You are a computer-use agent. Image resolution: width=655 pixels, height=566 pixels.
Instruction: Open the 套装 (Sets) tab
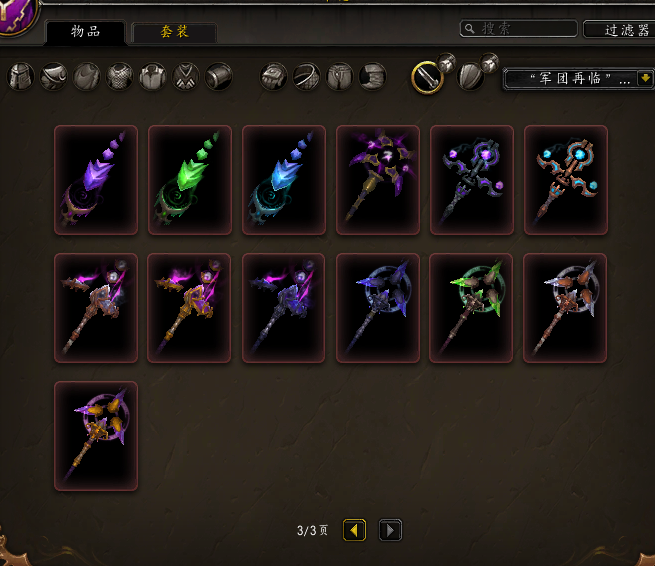click(174, 32)
